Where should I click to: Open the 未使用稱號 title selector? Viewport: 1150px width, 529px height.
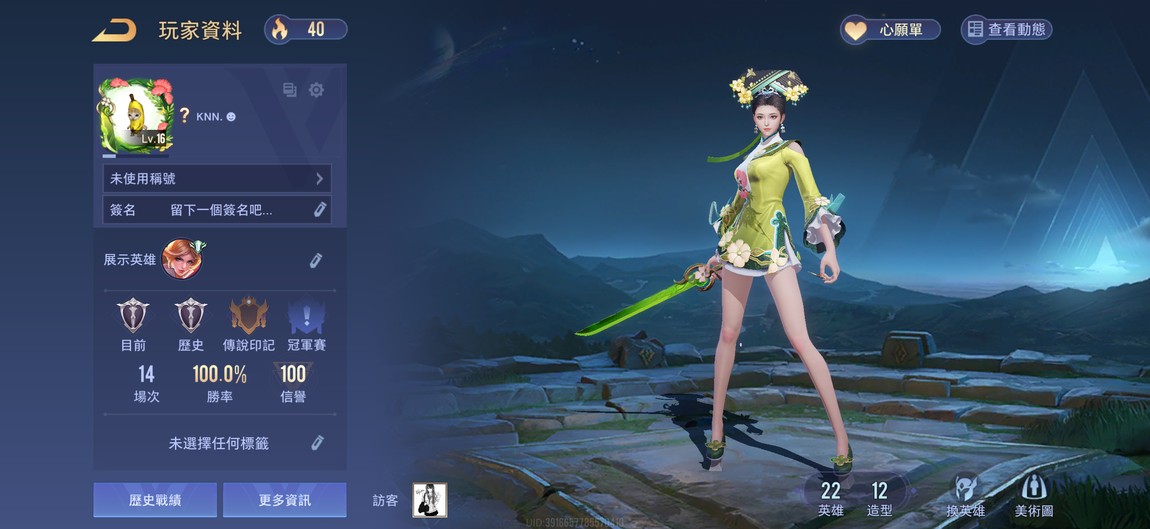pyautogui.click(x=217, y=178)
